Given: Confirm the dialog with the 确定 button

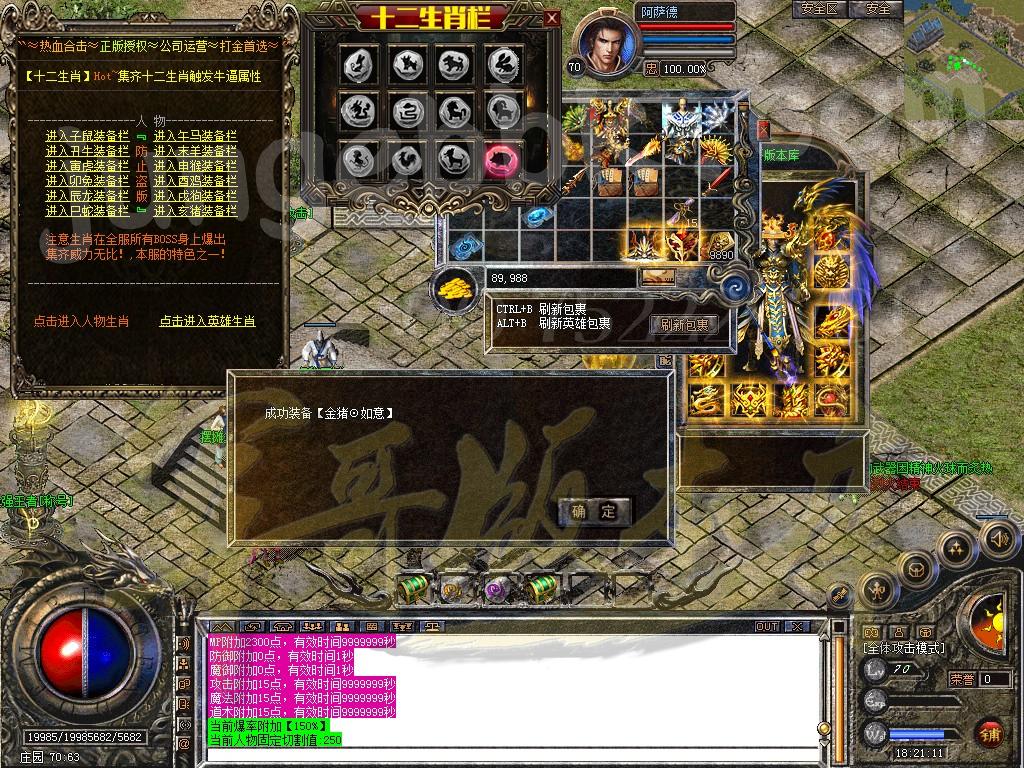Looking at the screenshot, I should pos(594,512).
